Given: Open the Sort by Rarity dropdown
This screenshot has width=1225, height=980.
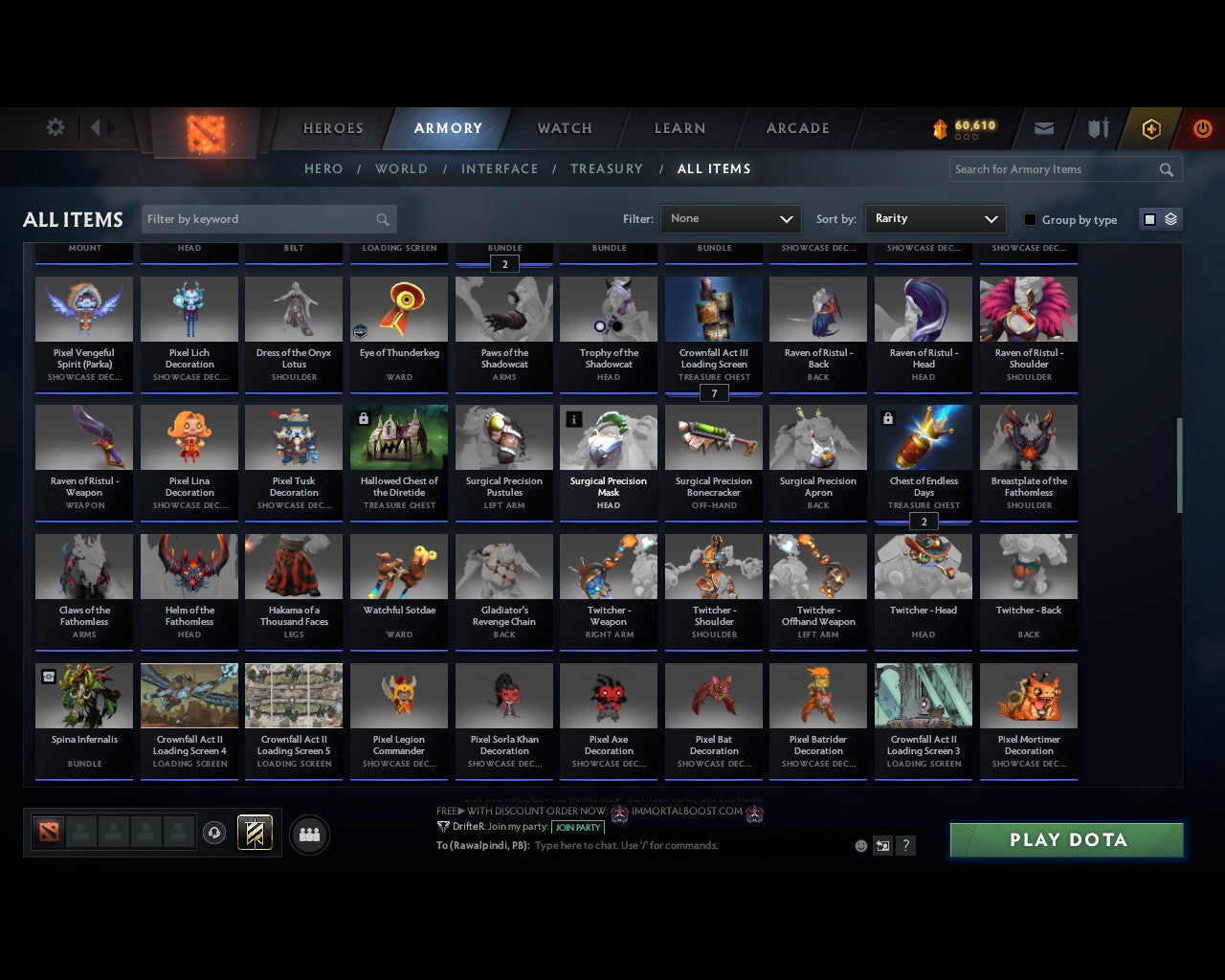Looking at the screenshot, I should point(935,219).
